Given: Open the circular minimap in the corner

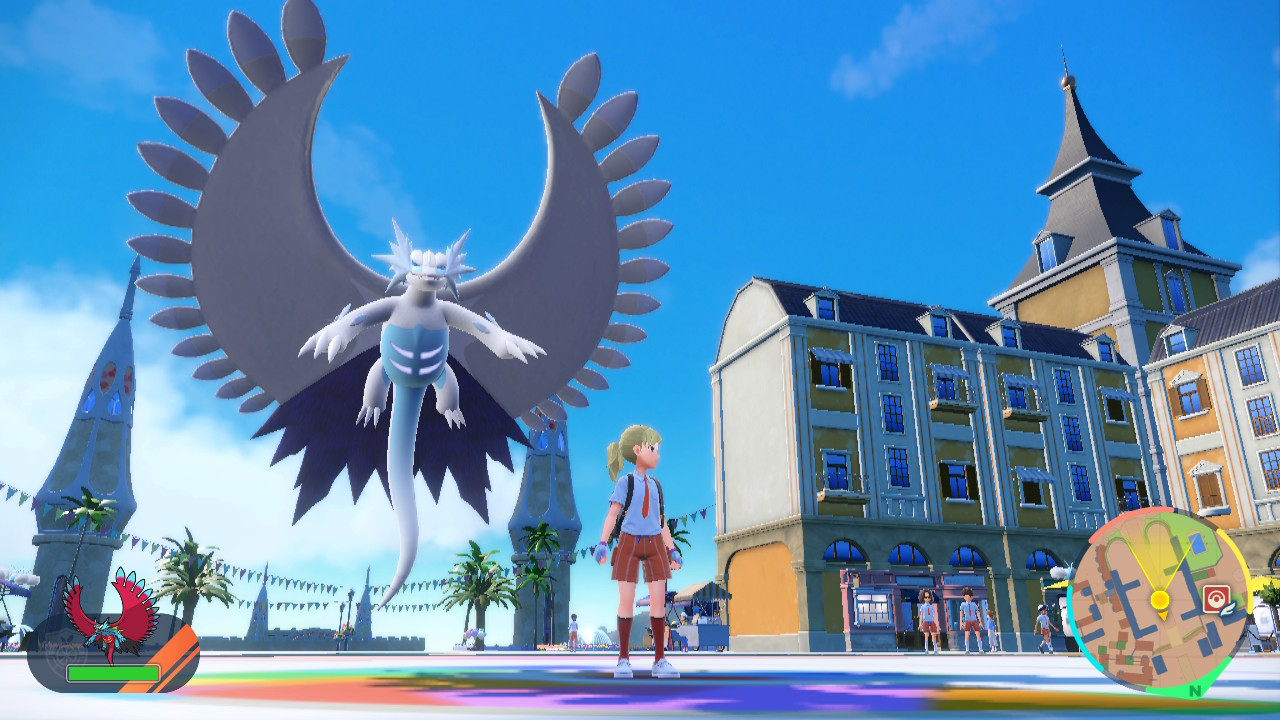Looking at the screenshot, I should [1165, 600].
